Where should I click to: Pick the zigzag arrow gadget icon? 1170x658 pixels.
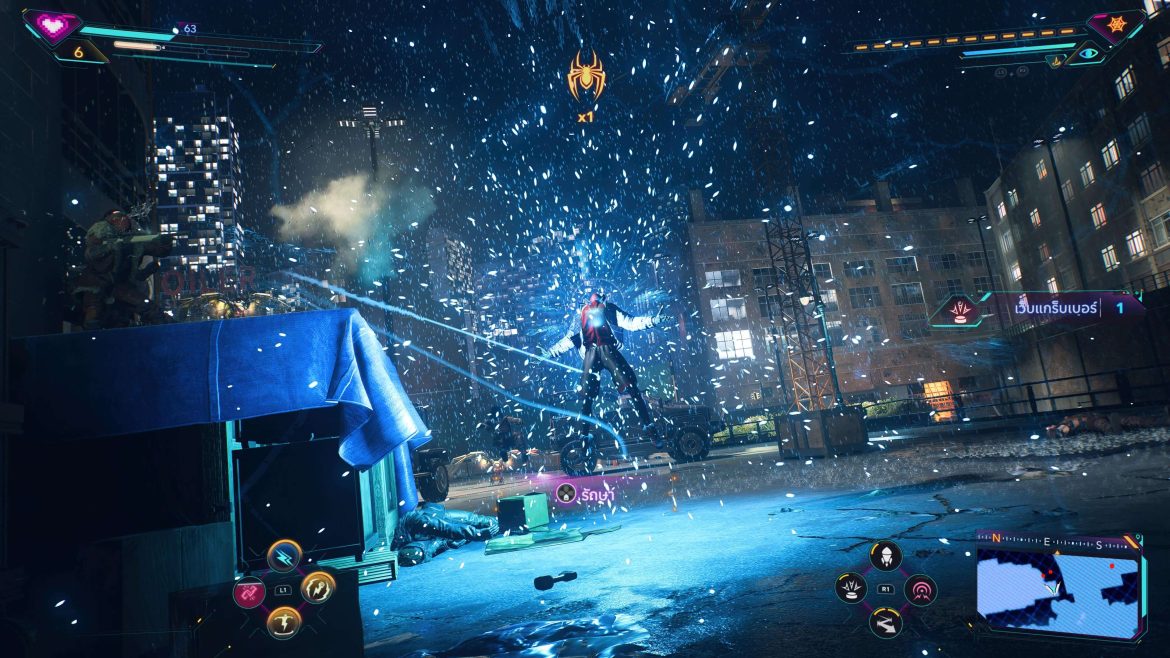885,623
